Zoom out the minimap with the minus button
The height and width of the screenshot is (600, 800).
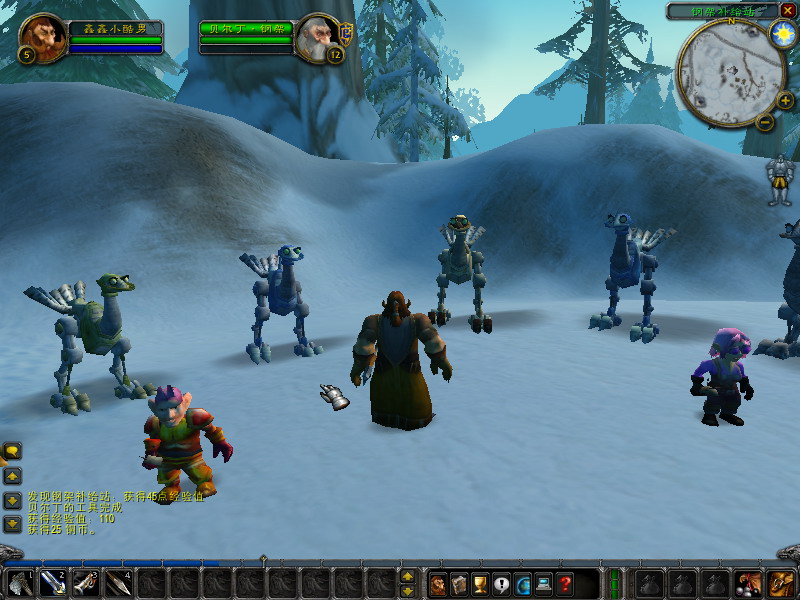point(765,122)
